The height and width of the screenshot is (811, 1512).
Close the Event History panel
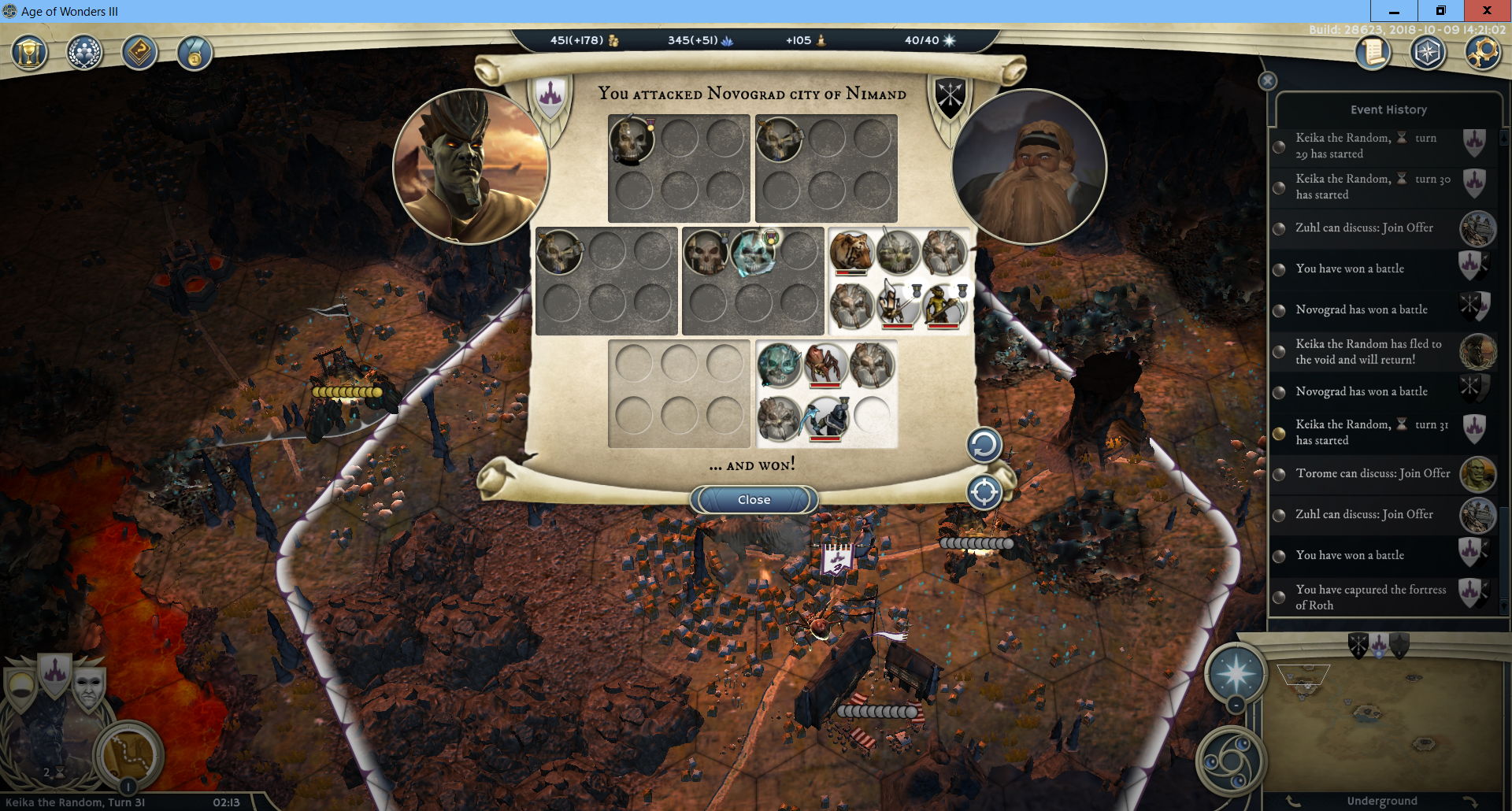tap(1267, 81)
